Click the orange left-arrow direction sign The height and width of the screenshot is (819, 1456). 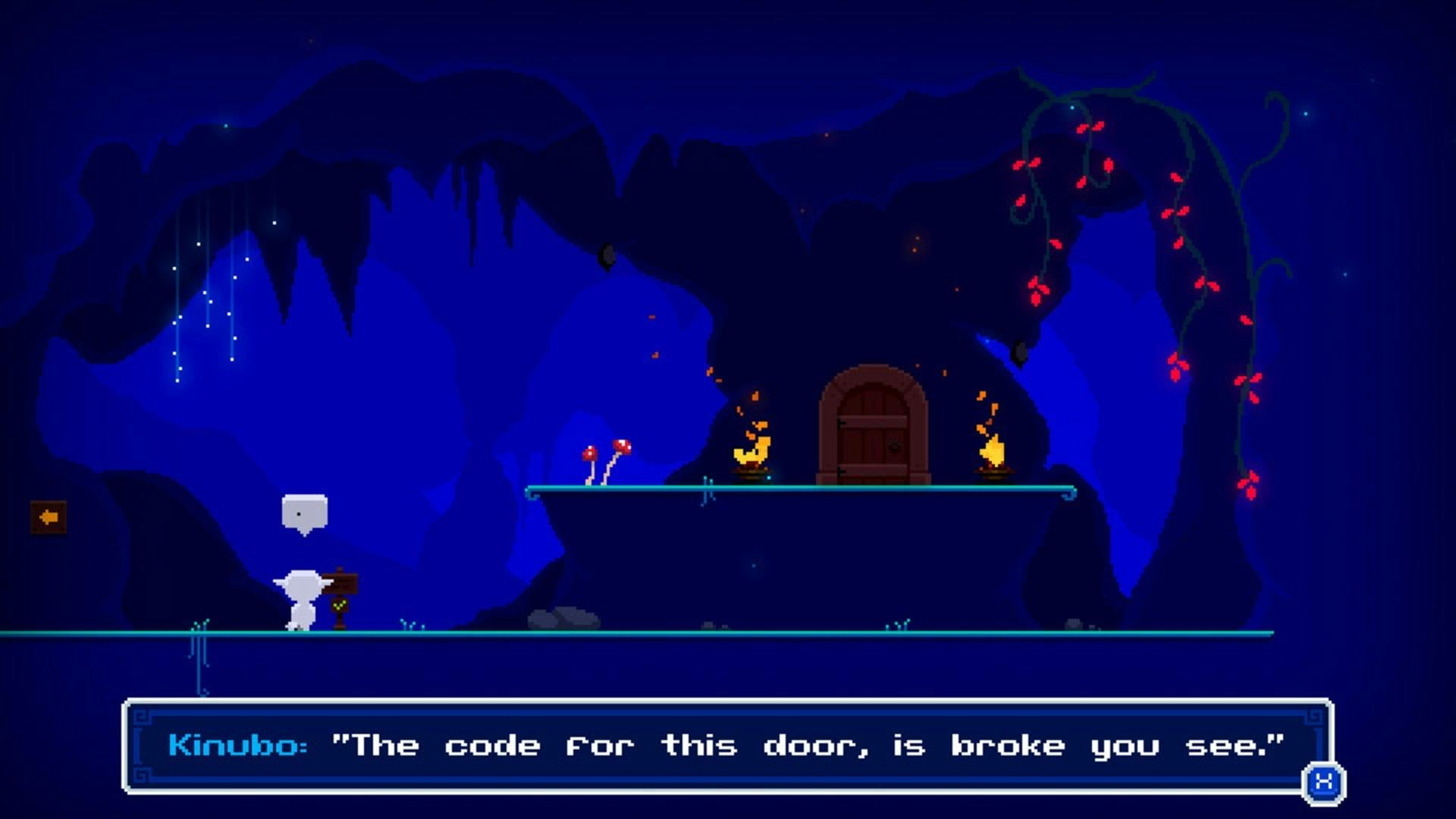48,518
